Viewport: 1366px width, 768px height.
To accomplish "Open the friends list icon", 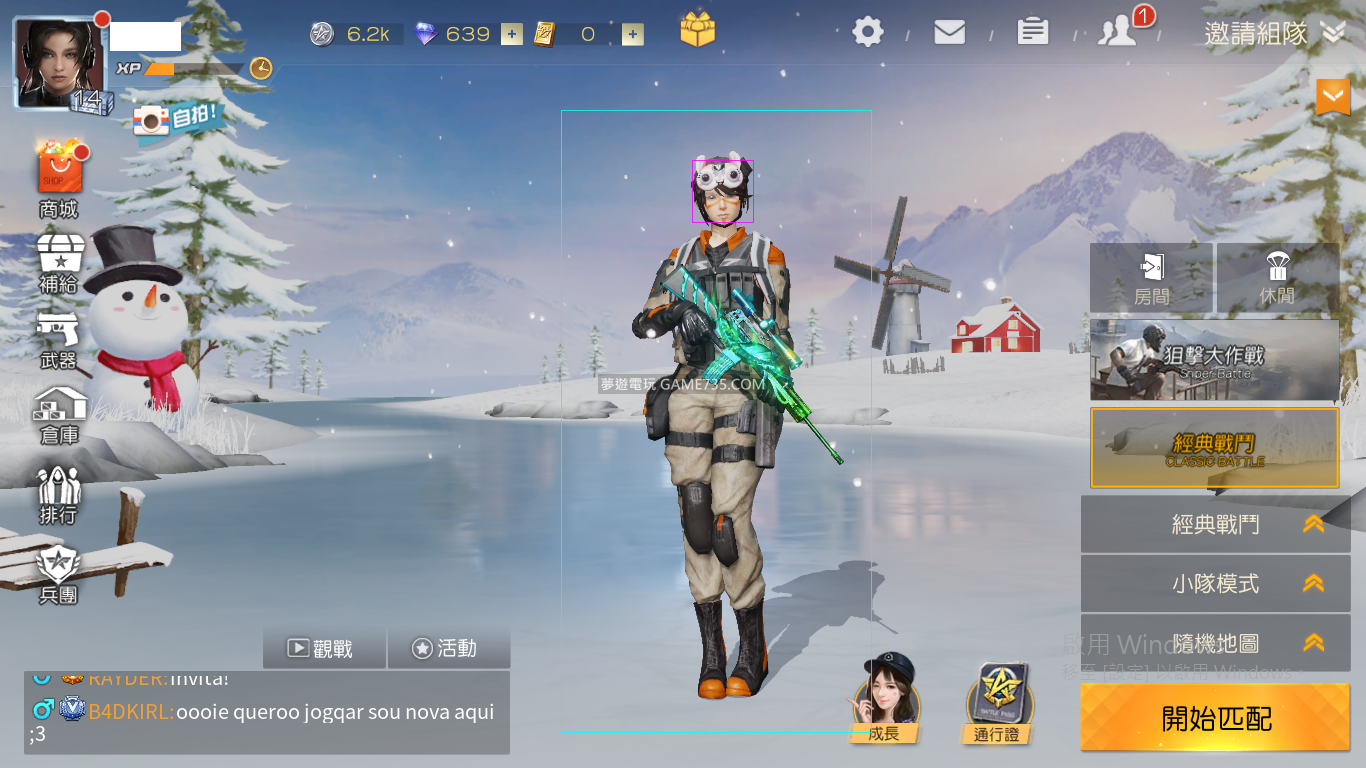I will pyautogui.click(x=1118, y=33).
